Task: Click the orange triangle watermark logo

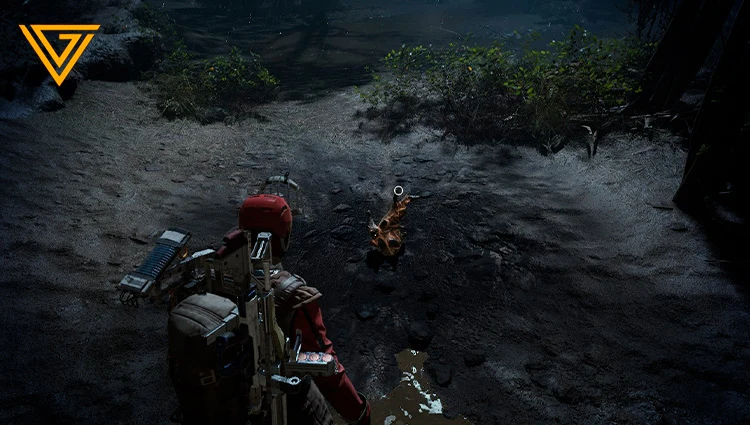Action: pos(59,51)
